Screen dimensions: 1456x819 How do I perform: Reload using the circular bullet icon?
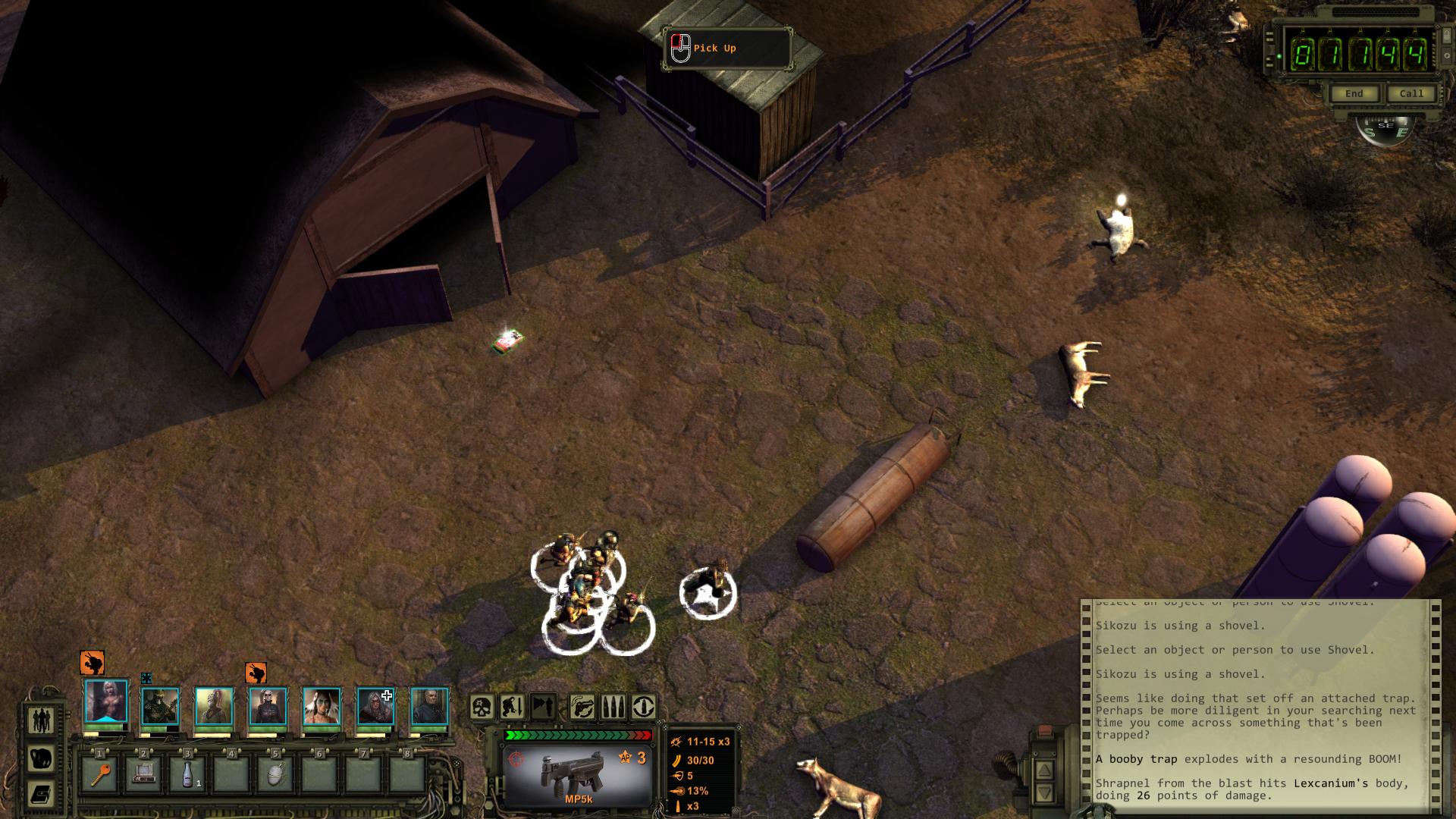coord(644,707)
